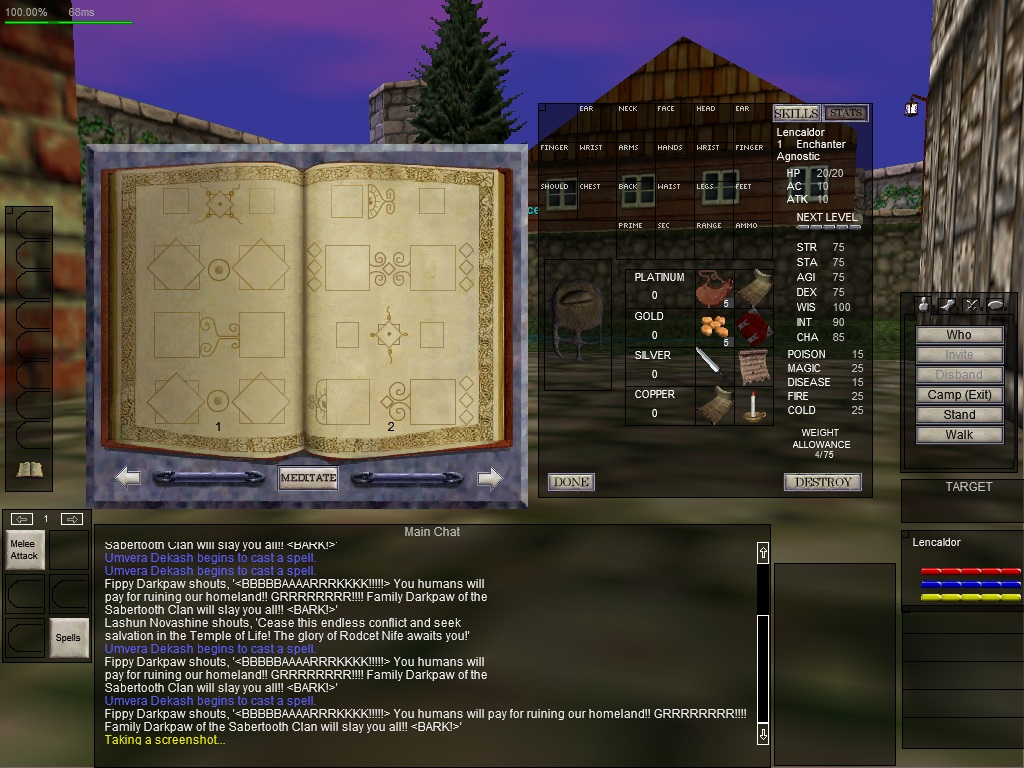
Task: Flip the spellbook back one page
Action: [128, 478]
